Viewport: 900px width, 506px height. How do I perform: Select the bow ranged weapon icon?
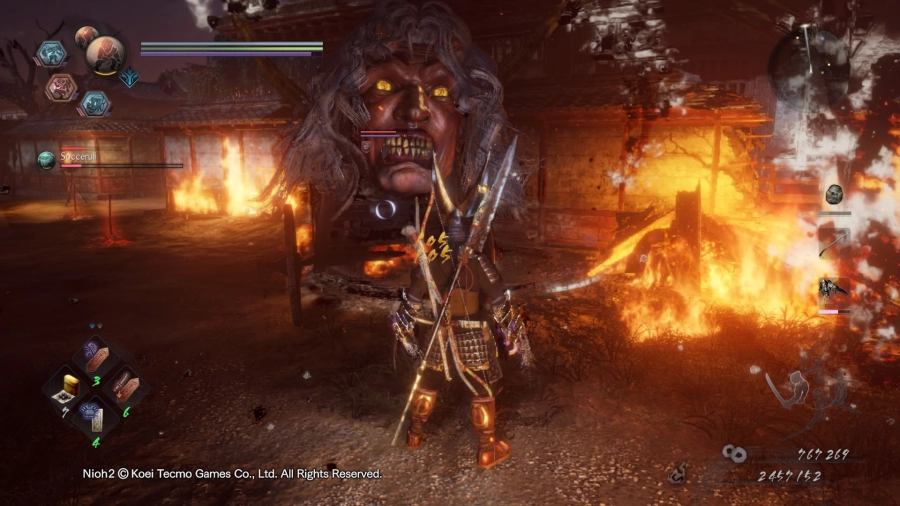pyautogui.click(x=833, y=239)
